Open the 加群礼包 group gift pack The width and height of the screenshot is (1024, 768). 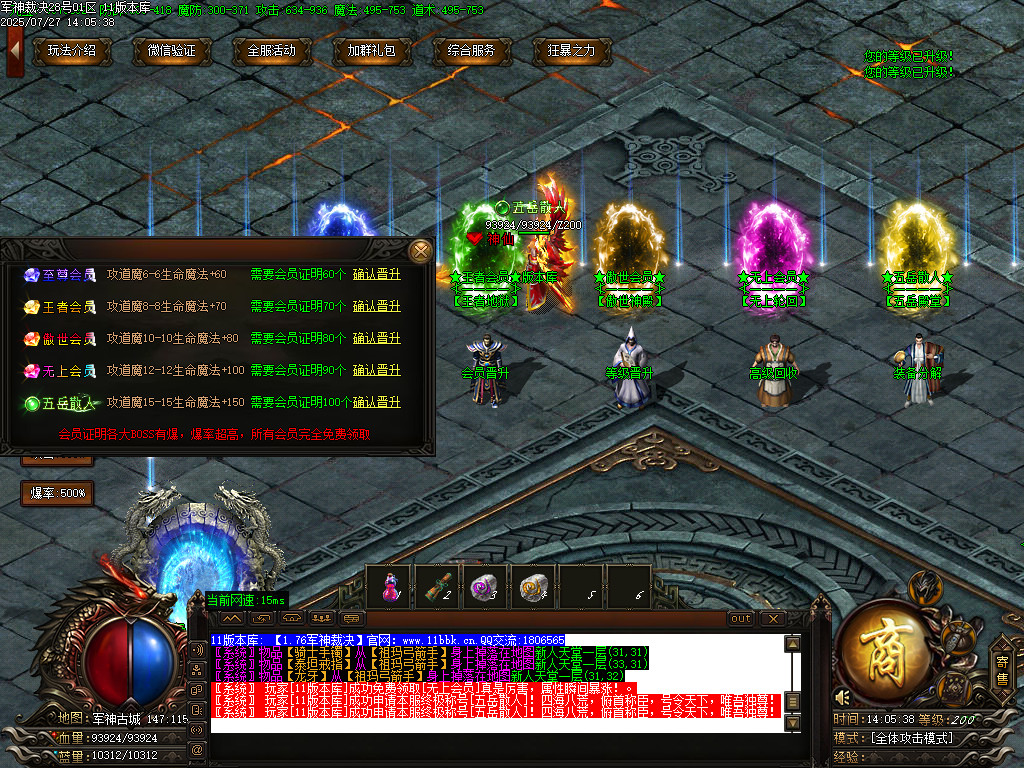[x=372, y=51]
